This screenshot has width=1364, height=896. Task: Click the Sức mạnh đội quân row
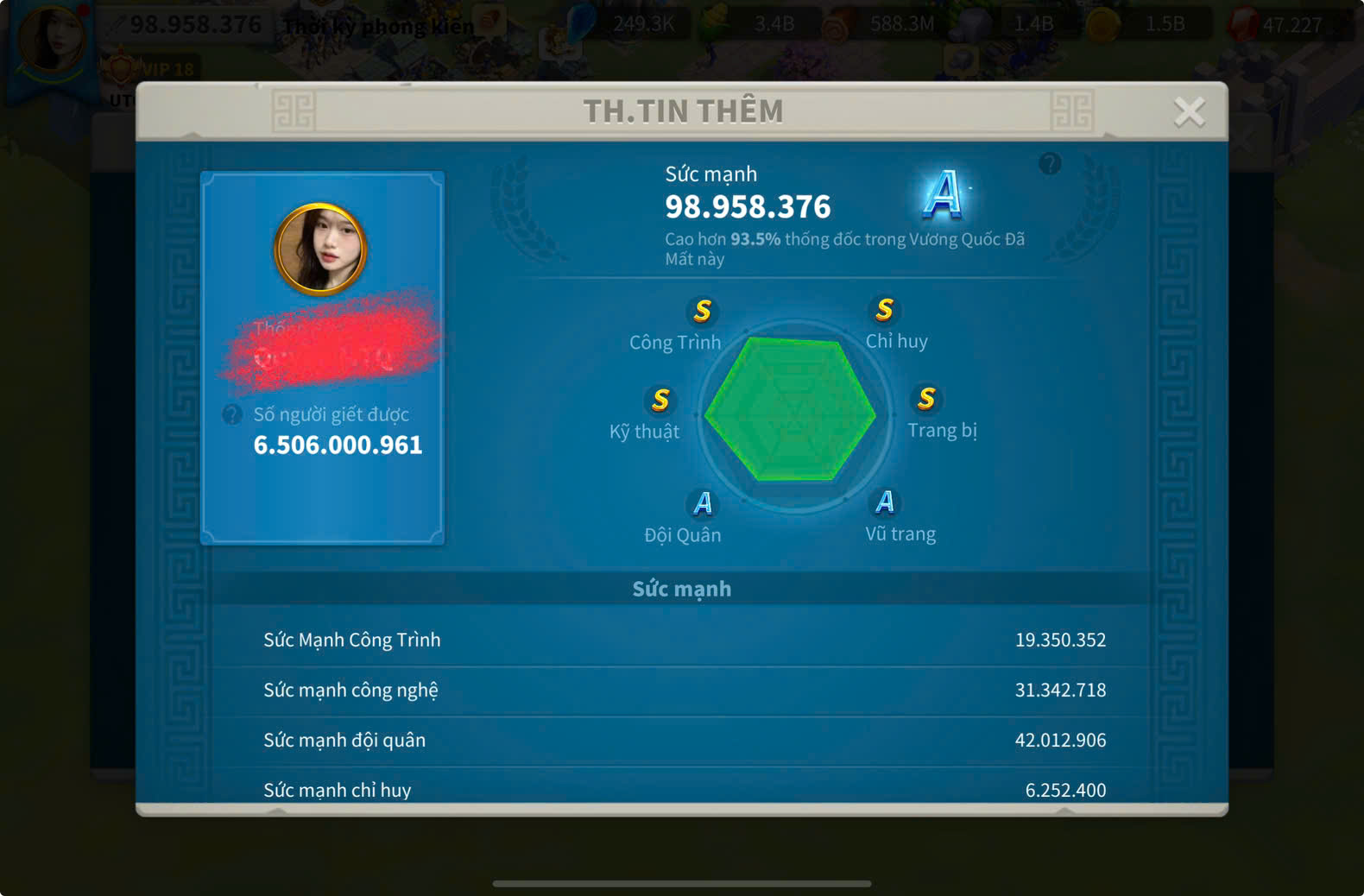[682, 740]
